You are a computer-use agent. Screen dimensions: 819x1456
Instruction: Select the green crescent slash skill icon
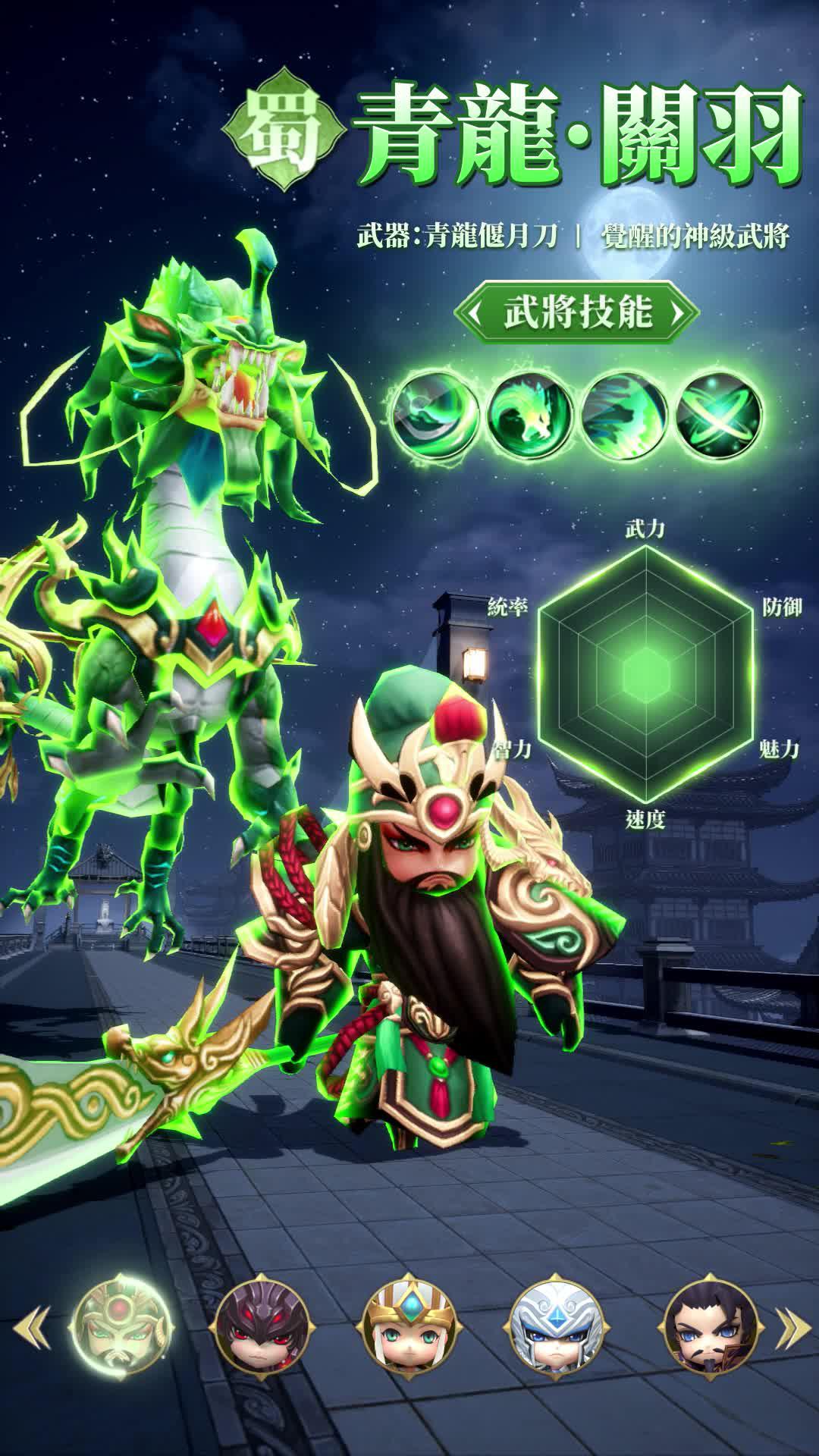[435, 414]
